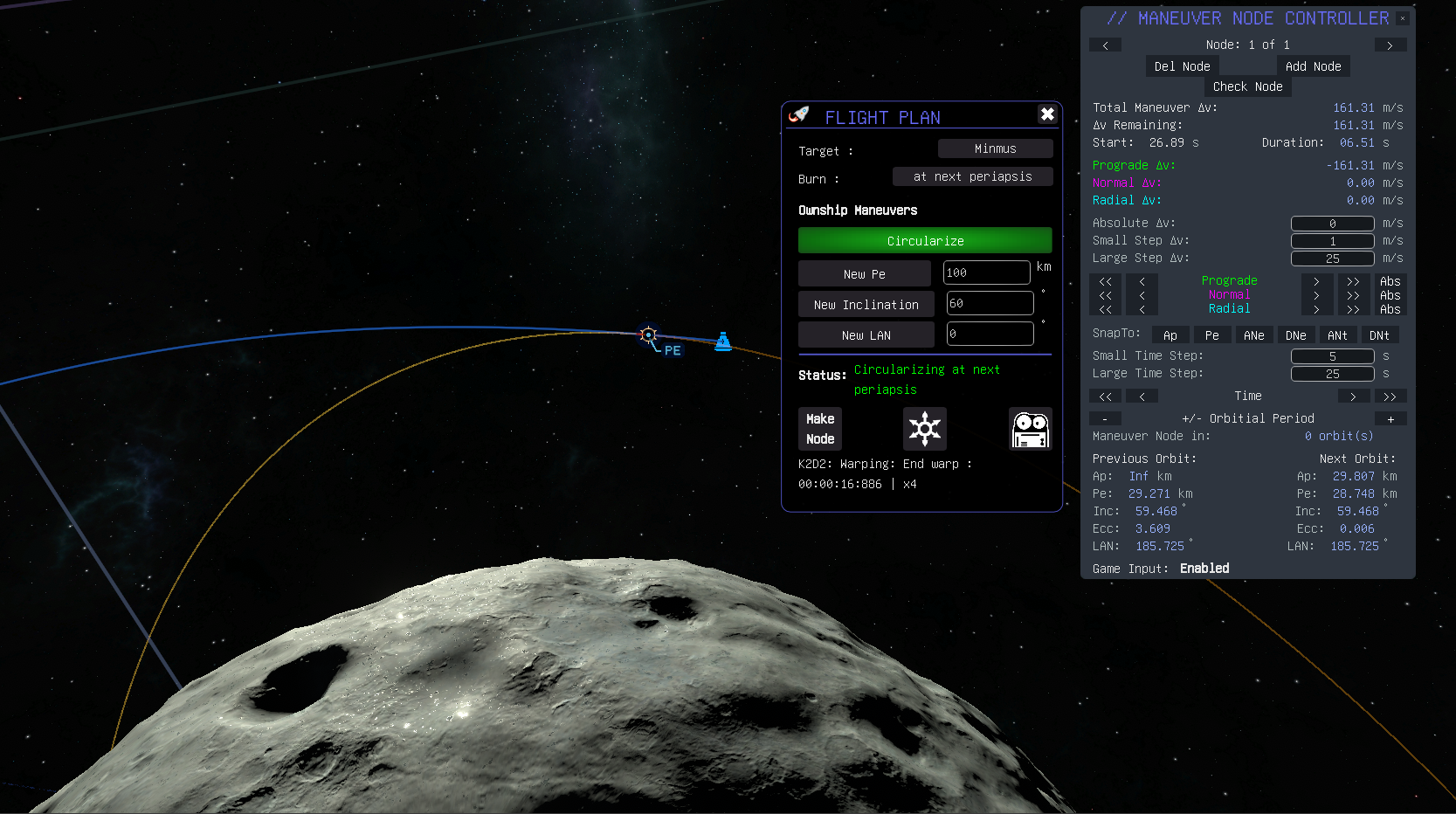Choose the New LAN maneuver
Screen dimensions: 1456x814
coord(866,335)
